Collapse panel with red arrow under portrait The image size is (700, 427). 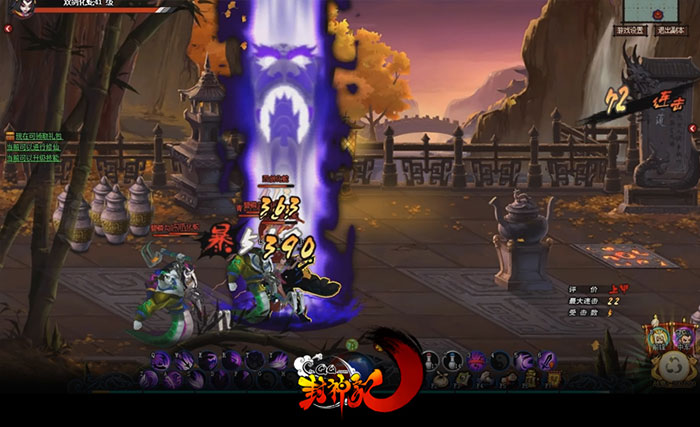(x=7, y=29)
